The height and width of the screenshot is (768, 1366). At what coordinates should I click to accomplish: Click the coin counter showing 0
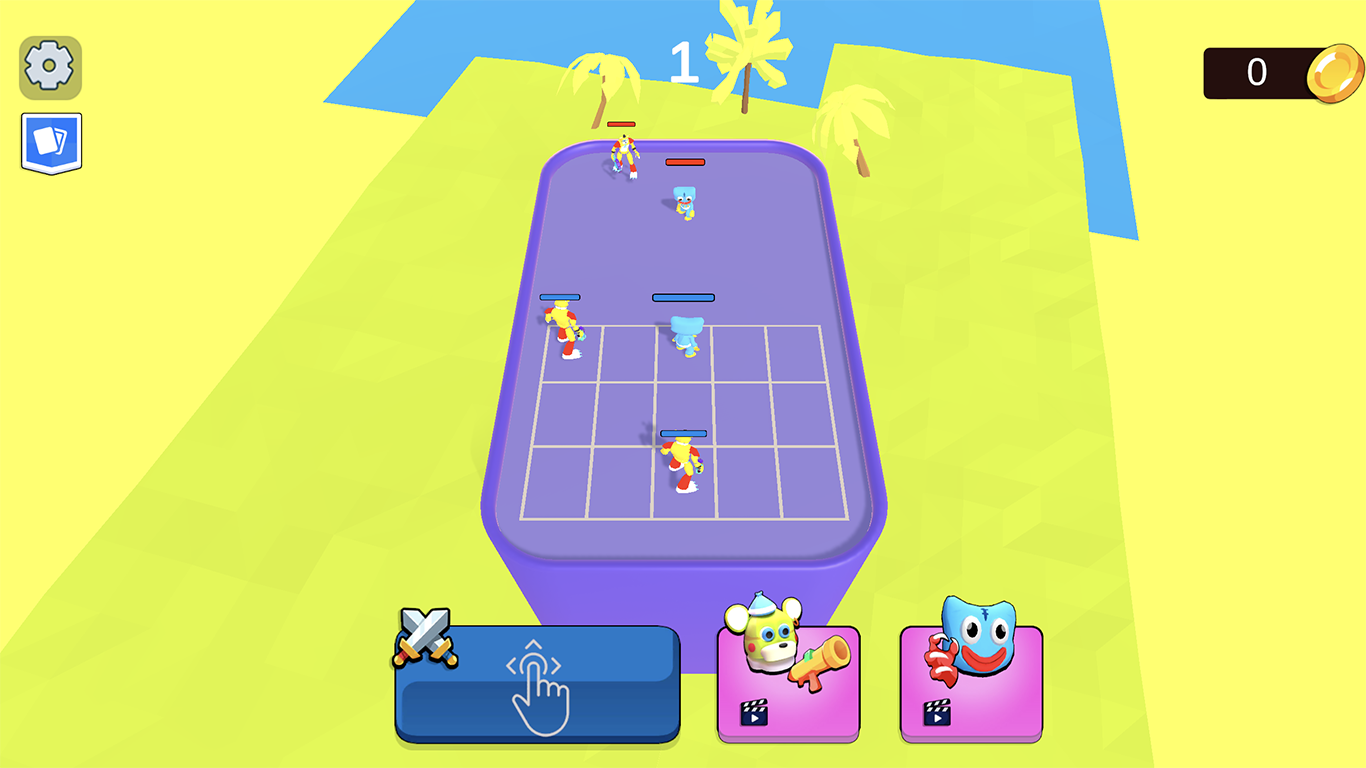point(1256,73)
